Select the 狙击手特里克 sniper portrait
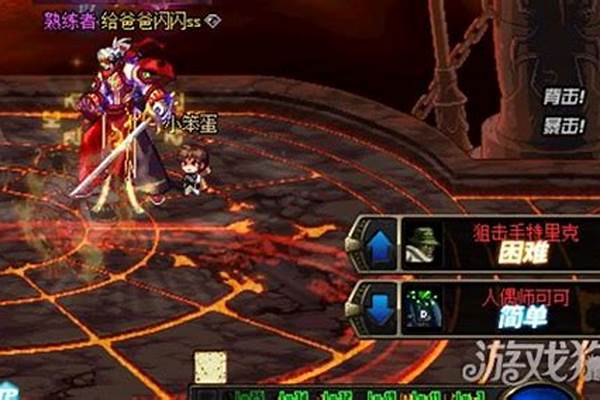 pyautogui.click(x=423, y=246)
